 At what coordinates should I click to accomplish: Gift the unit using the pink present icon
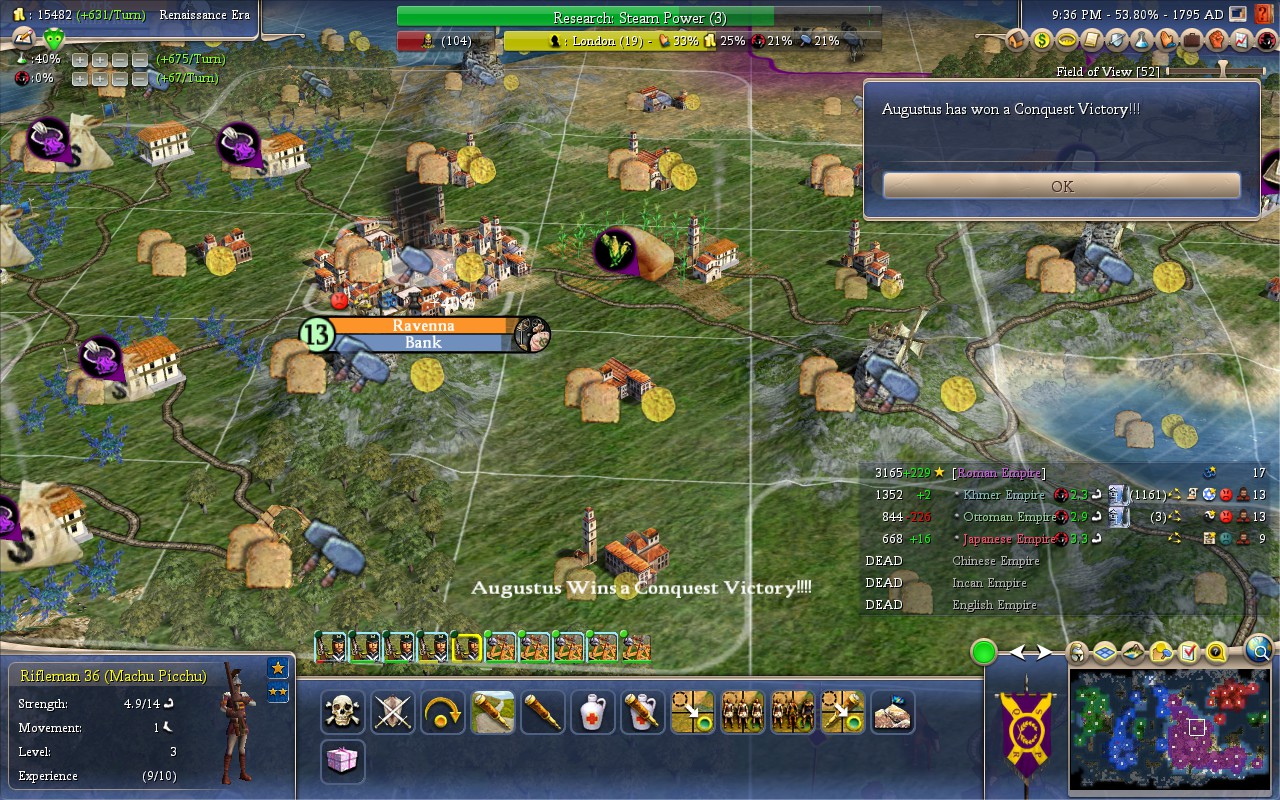(341, 760)
